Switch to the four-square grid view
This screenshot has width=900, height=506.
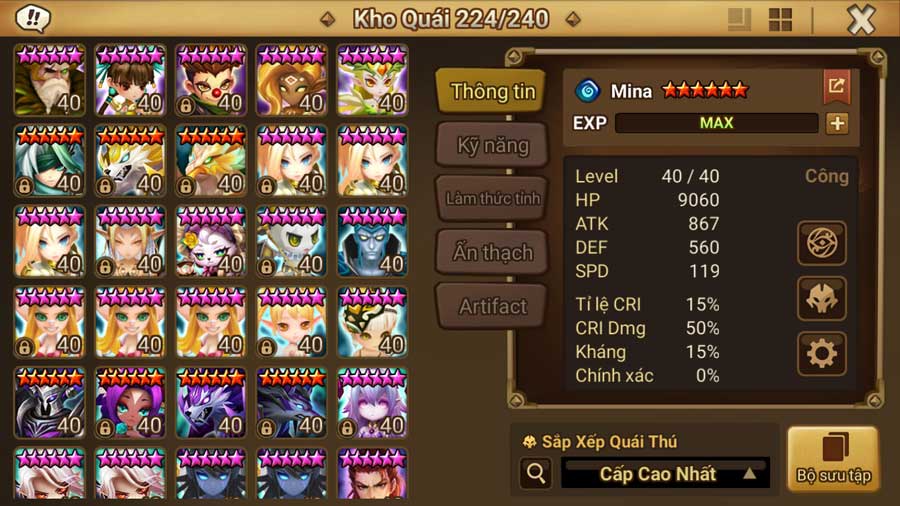click(780, 20)
